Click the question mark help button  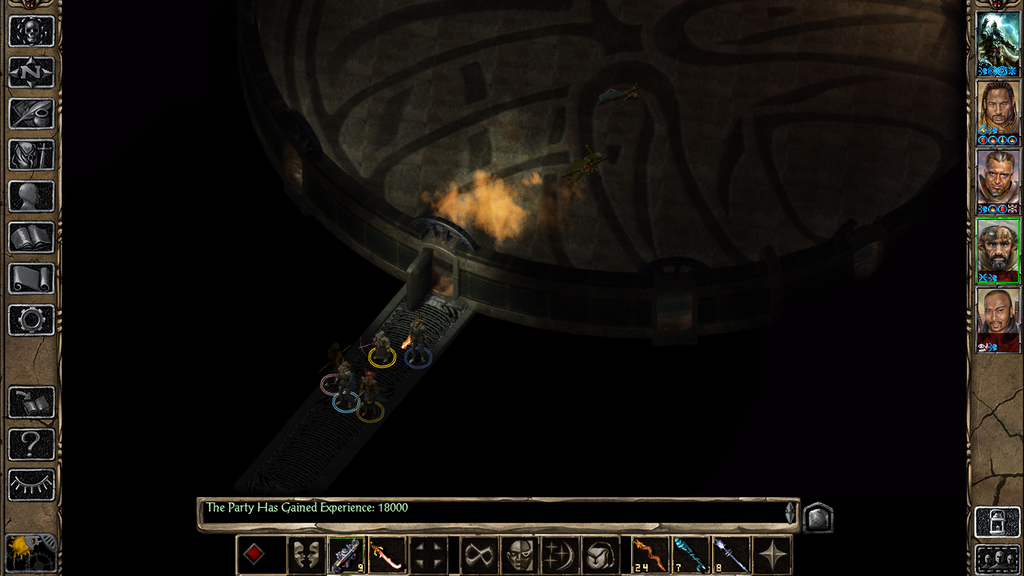[x=31, y=444]
